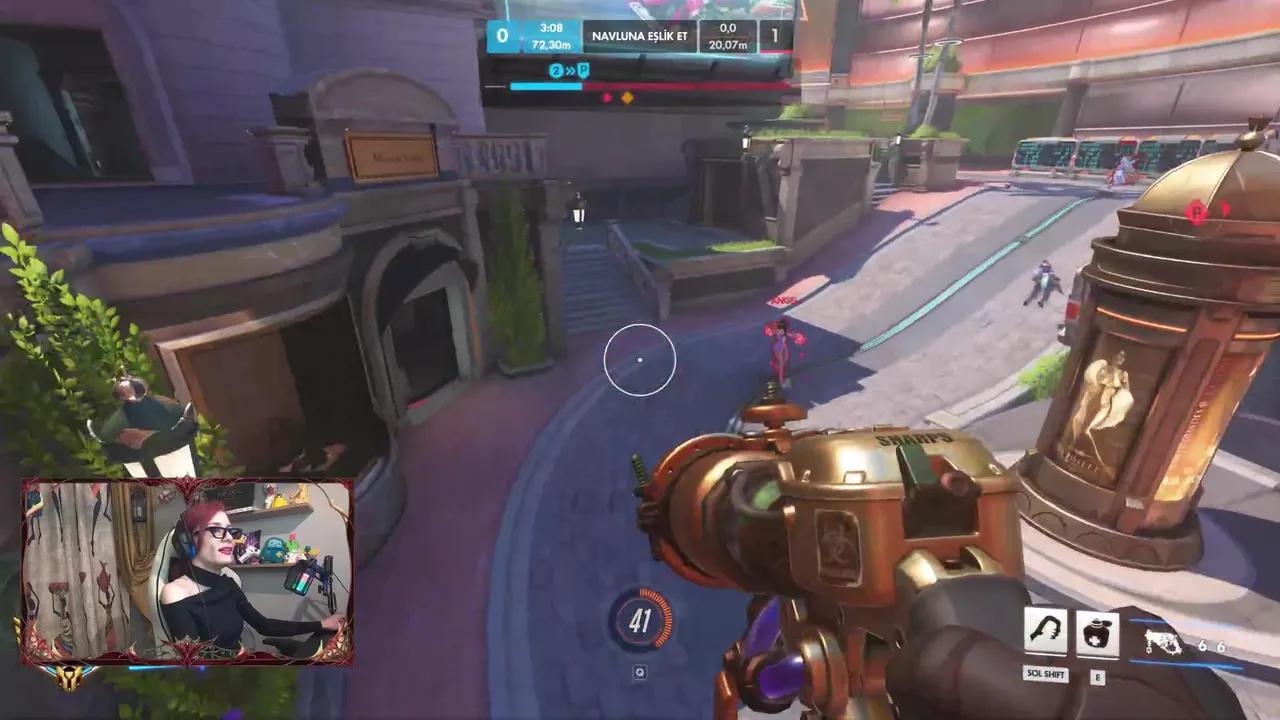Click the blue allied team score box showing 0

[502, 34]
